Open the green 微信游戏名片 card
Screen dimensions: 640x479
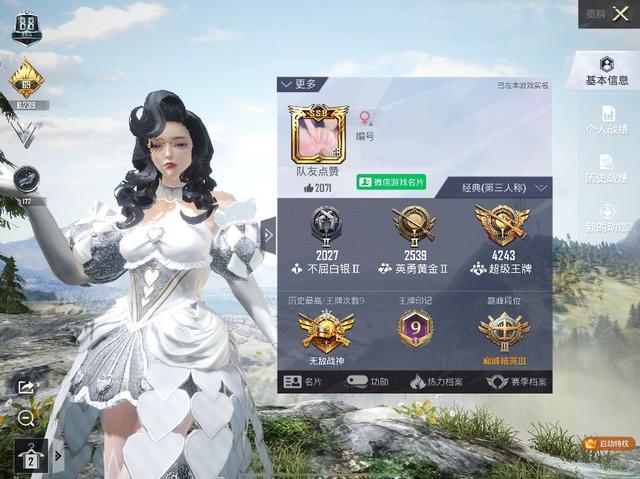click(x=391, y=182)
